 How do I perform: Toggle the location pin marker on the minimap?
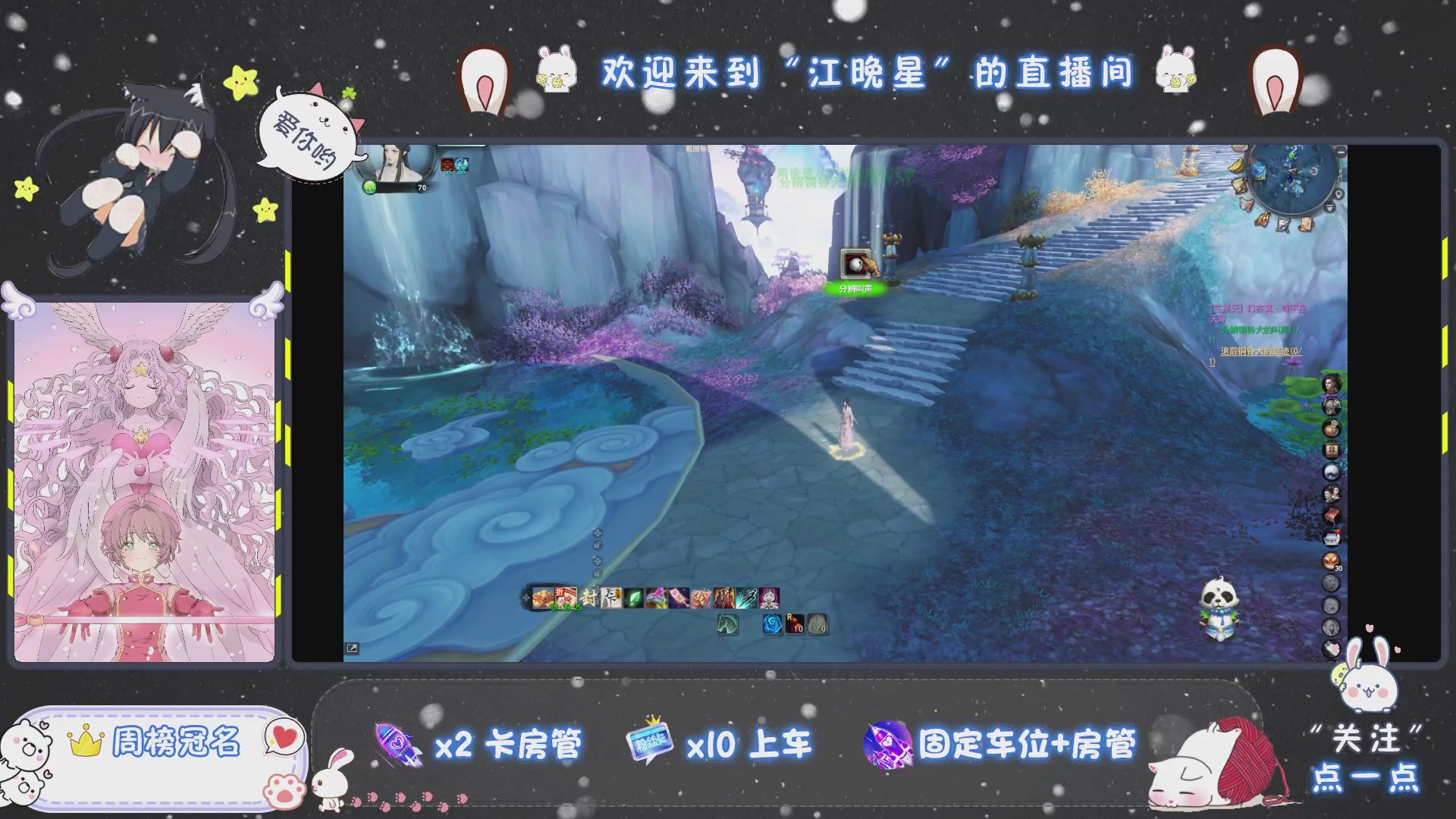1339,193
